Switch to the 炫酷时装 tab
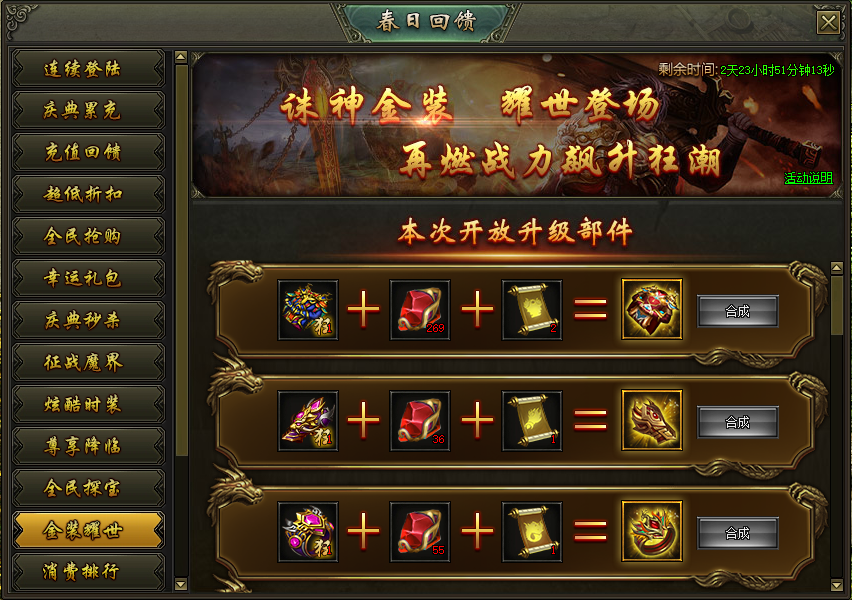This screenshot has height=600, width=852. point(88,404)
